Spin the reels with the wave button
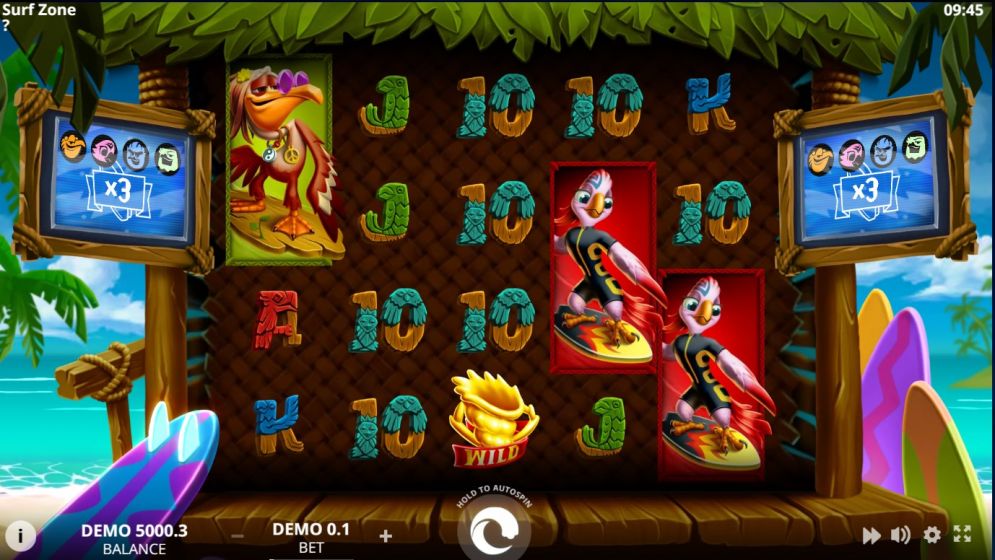 coord(496,532)
